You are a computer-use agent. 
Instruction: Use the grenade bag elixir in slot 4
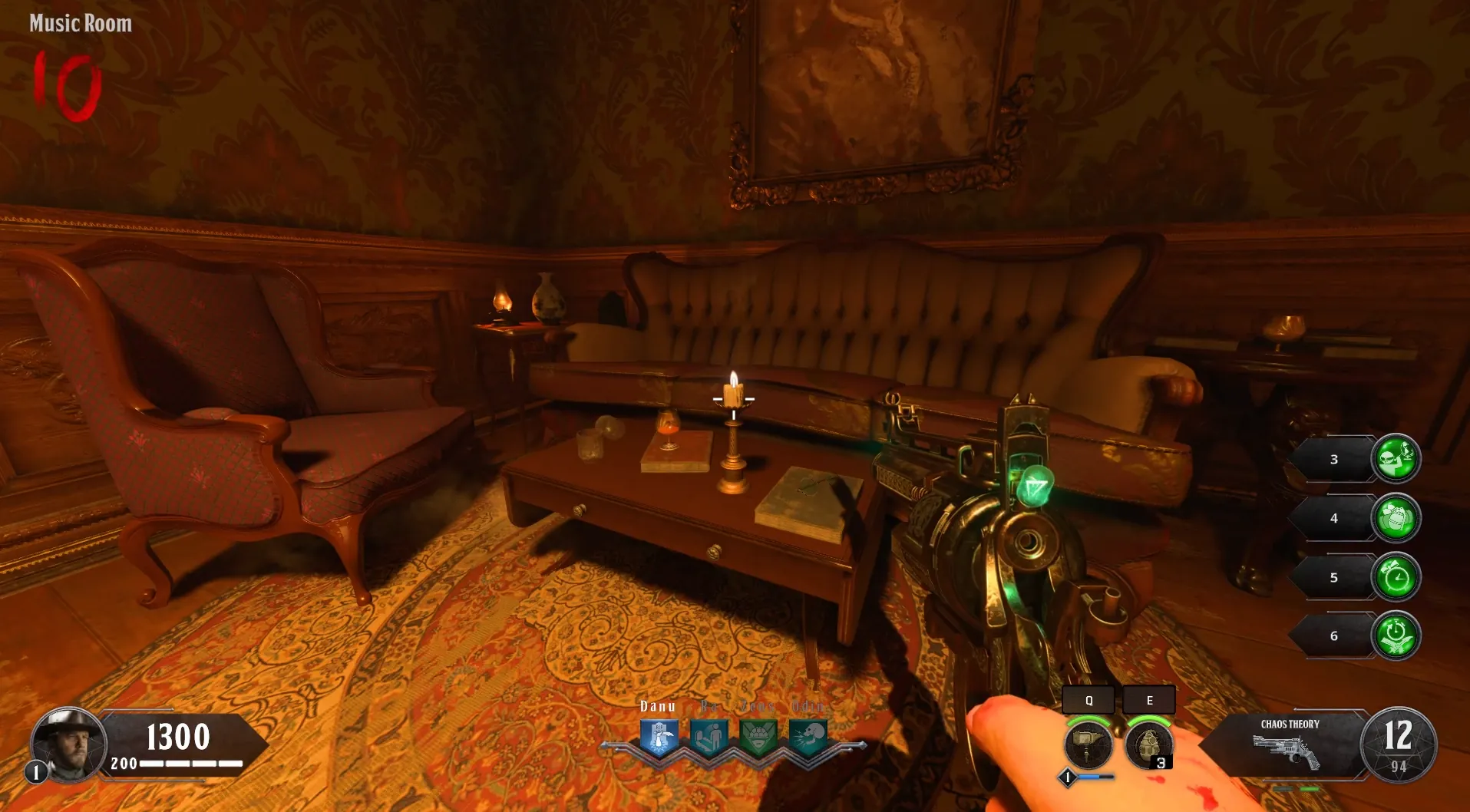click(x=1396, y=518)
